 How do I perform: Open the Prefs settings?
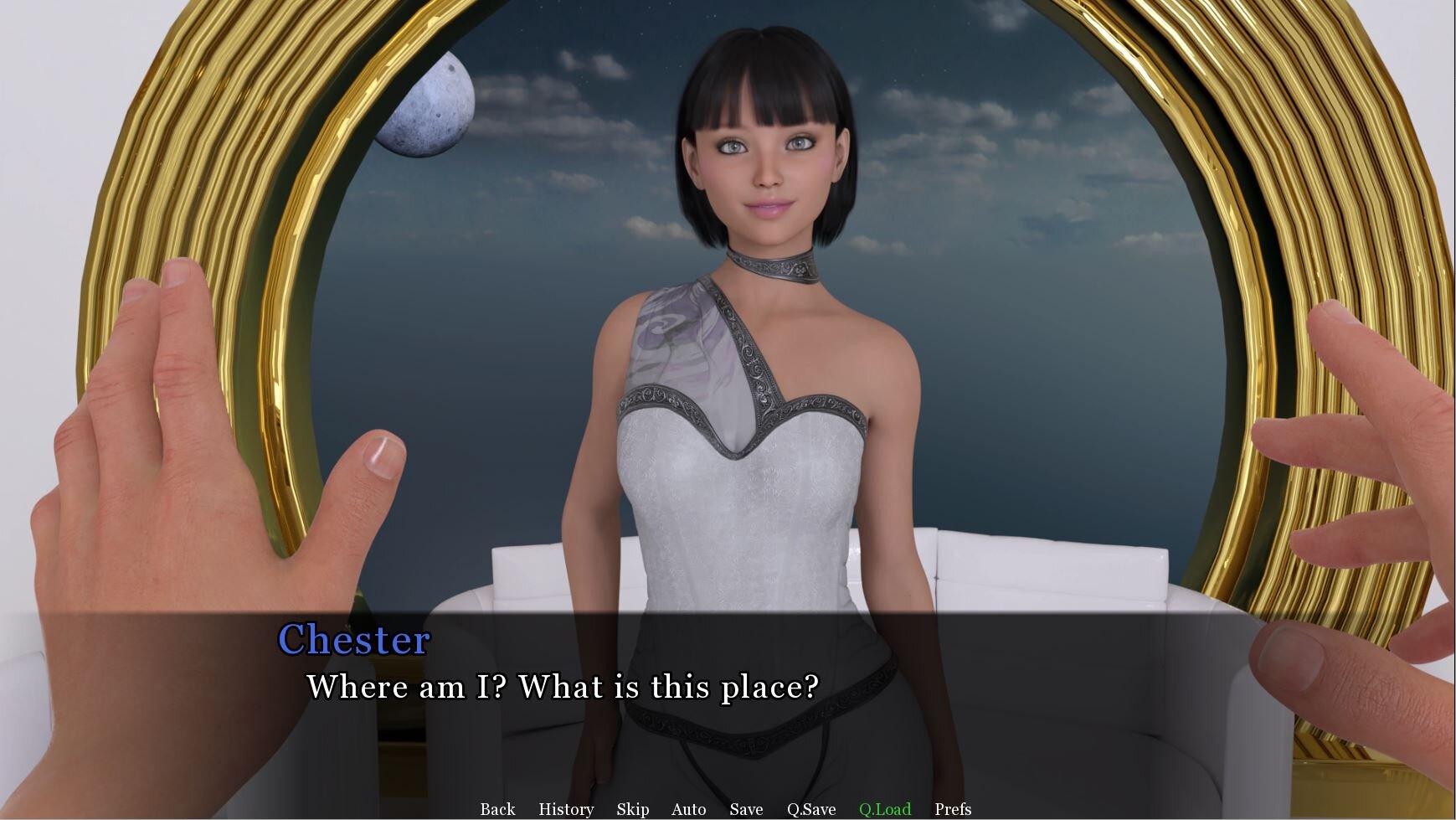953,809
